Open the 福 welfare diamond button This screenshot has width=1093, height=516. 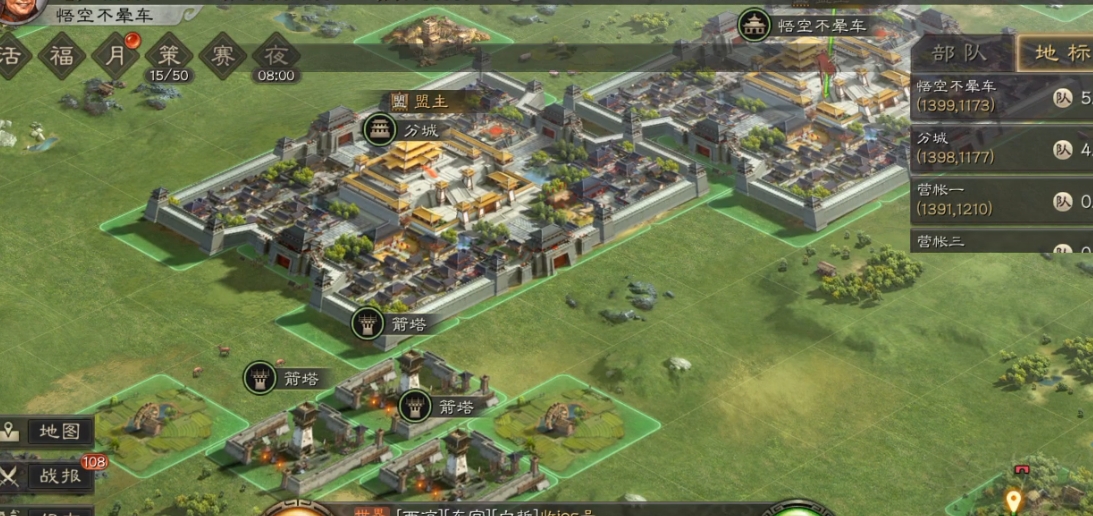63,56
